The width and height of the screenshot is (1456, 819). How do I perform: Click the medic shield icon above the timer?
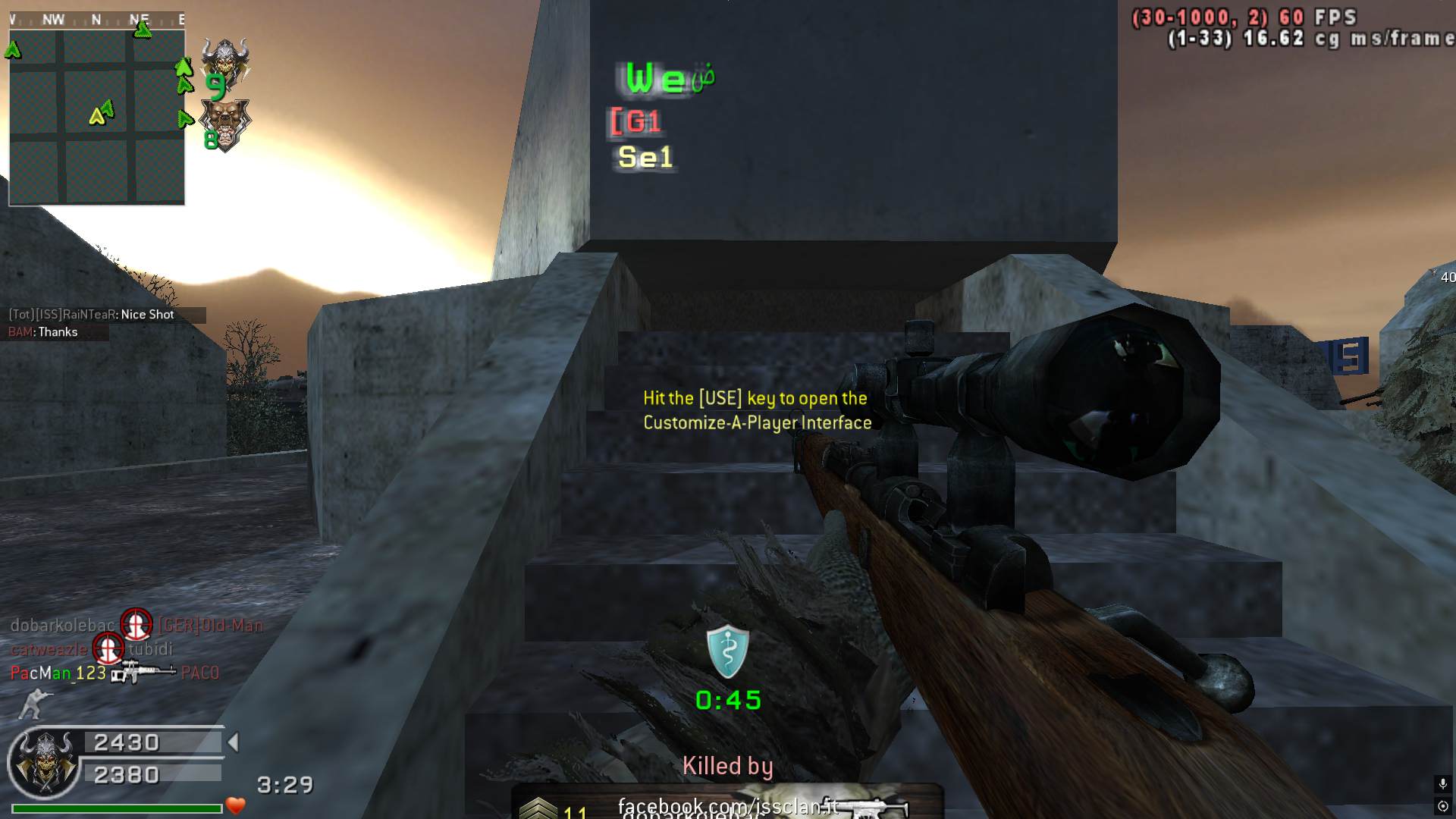click(x=727, y=651)
